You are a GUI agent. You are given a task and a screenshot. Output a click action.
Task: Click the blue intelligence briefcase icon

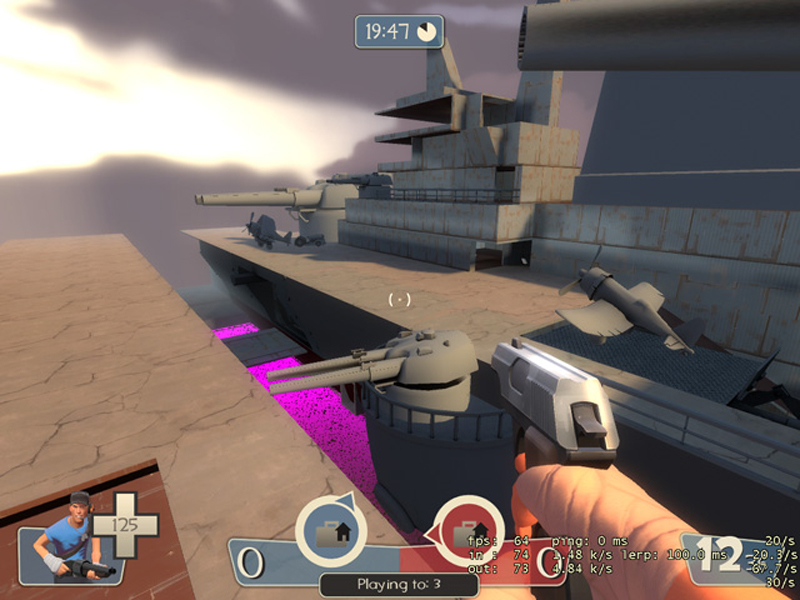[329, 530]
